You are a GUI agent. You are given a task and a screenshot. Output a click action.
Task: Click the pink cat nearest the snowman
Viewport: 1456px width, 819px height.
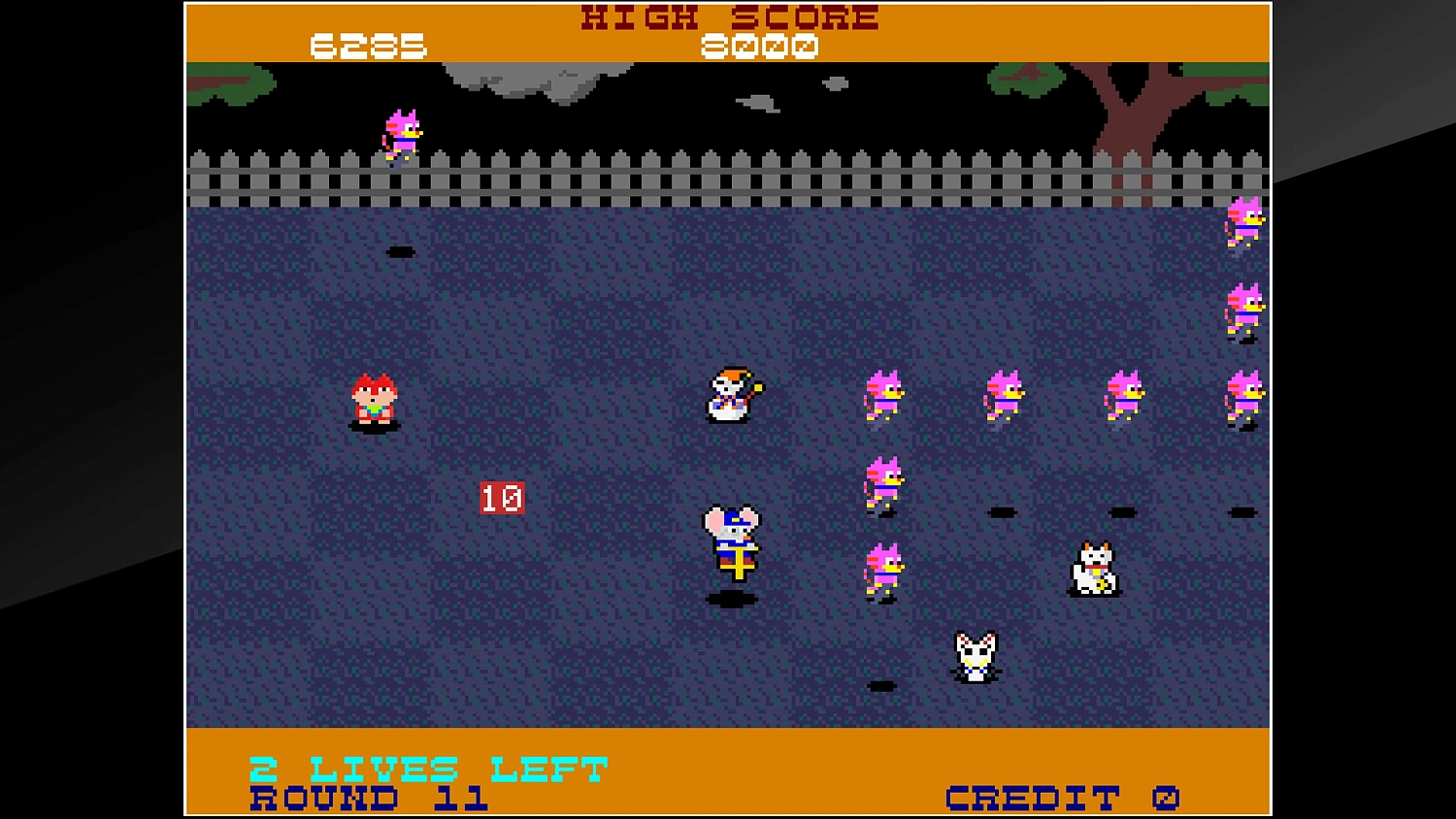pos(884,395)
